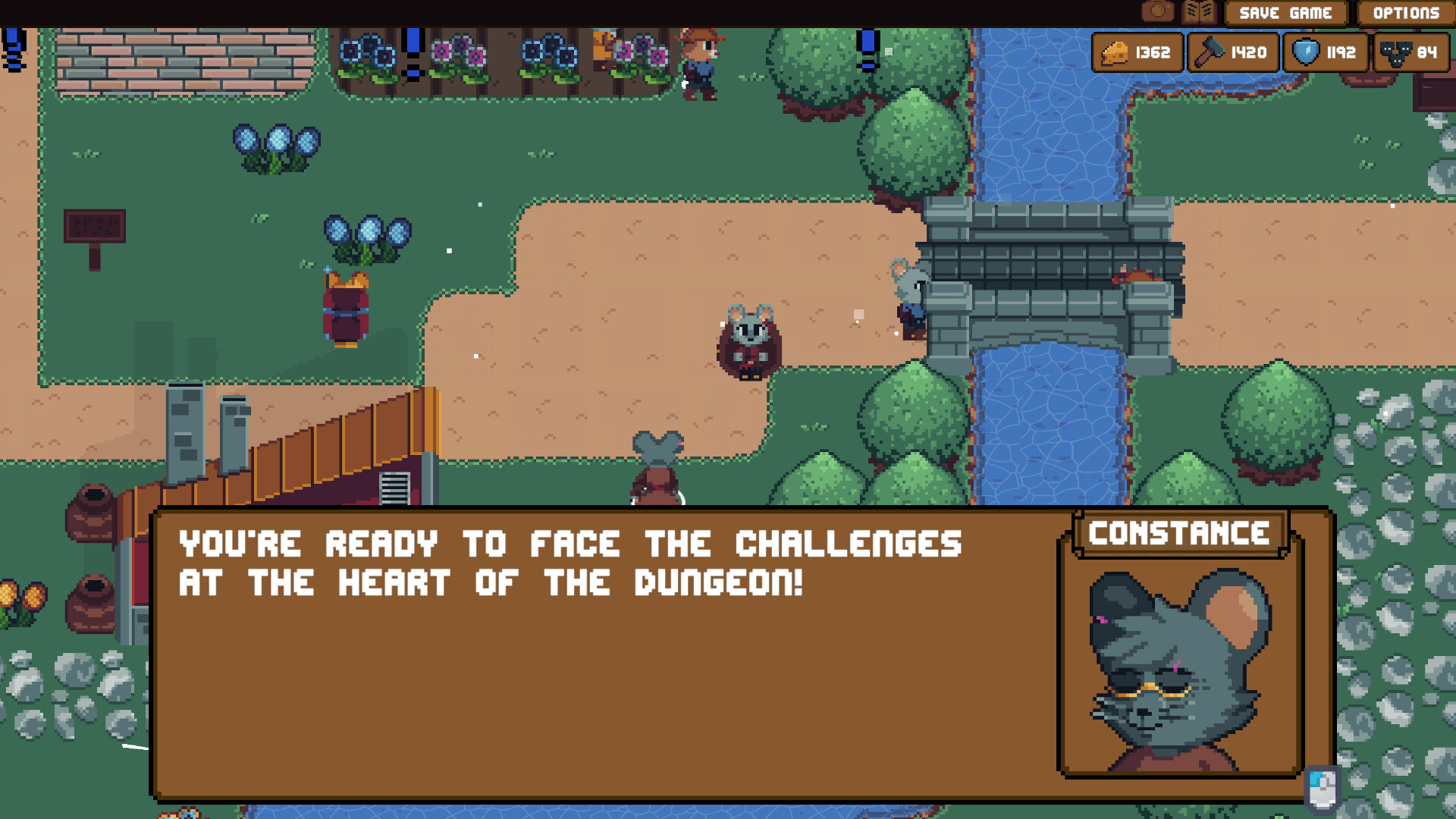Select the hammer resource icon showing 1420
This screenshot has width=1456, height=819.
click(1232, 52)
